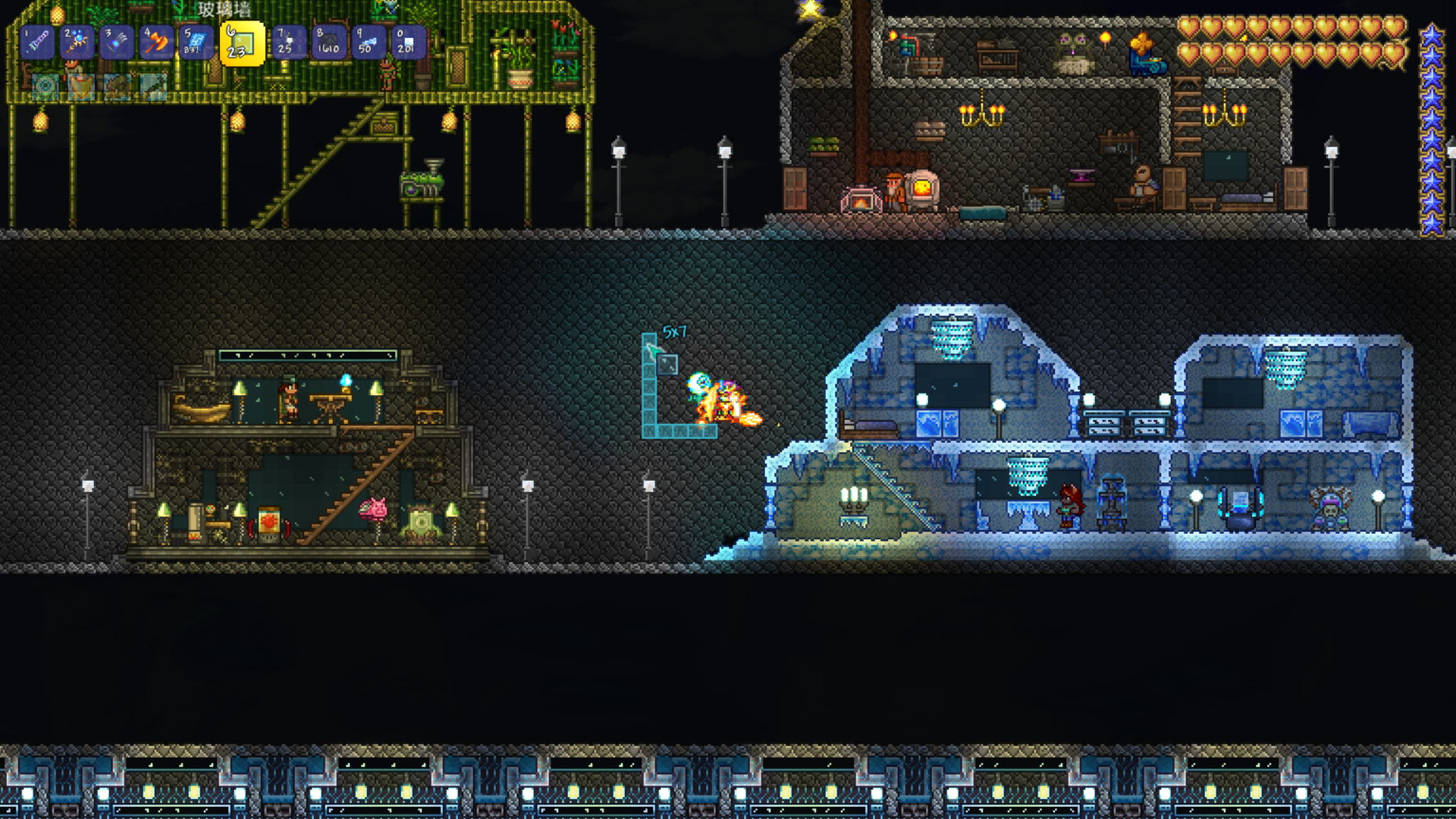Select the lamp item stack of 25

[289, 42]
